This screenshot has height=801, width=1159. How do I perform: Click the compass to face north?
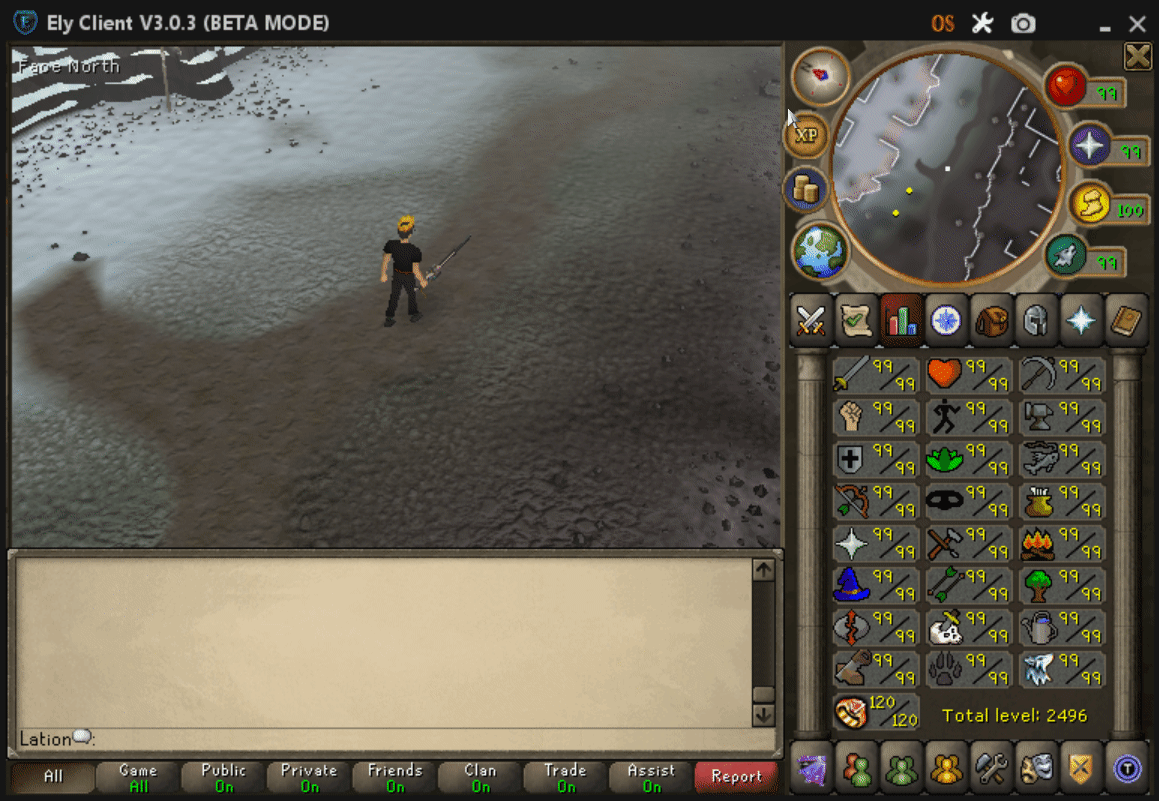(x=820, y=76)
